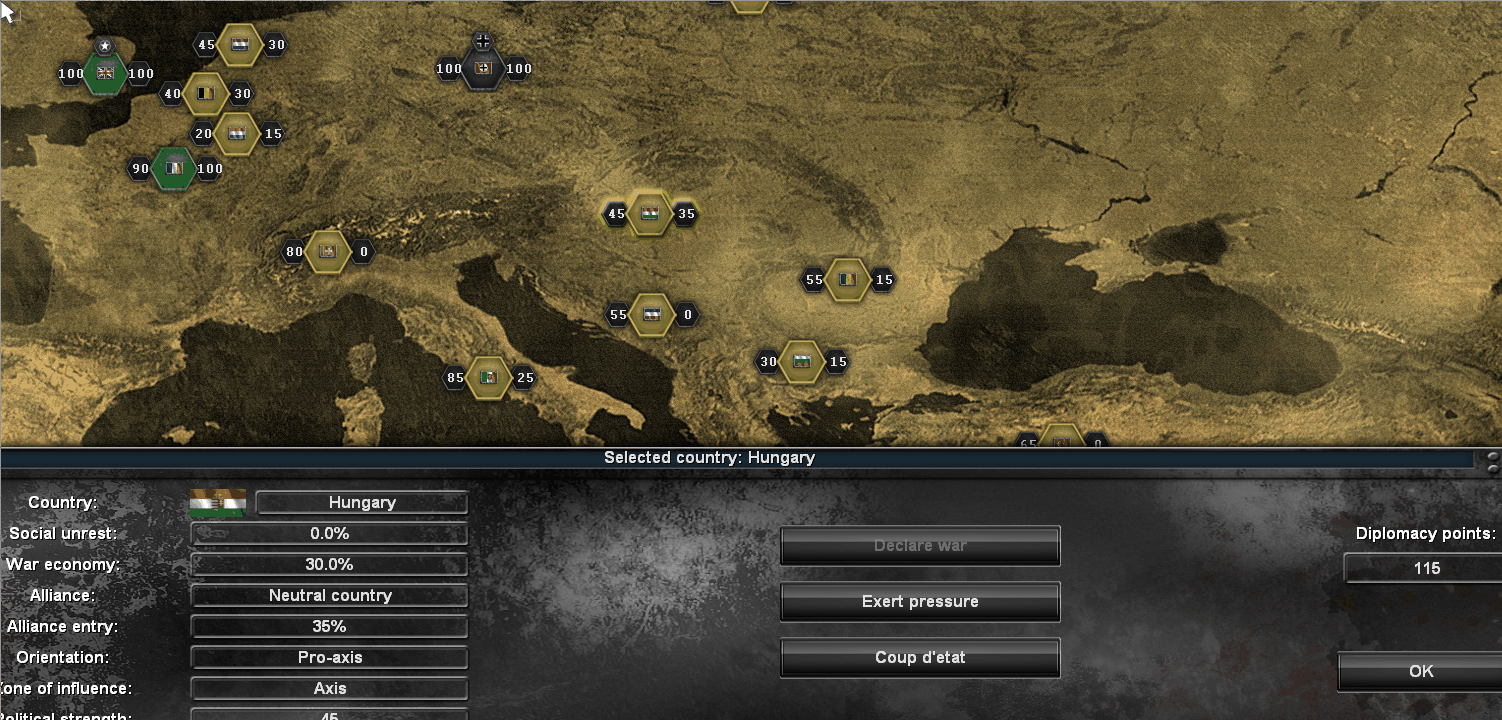The width and height of the screenshot is (1502, 720).
Task: Click OK to close the diplomacy panel
Action: point(1424,671)
